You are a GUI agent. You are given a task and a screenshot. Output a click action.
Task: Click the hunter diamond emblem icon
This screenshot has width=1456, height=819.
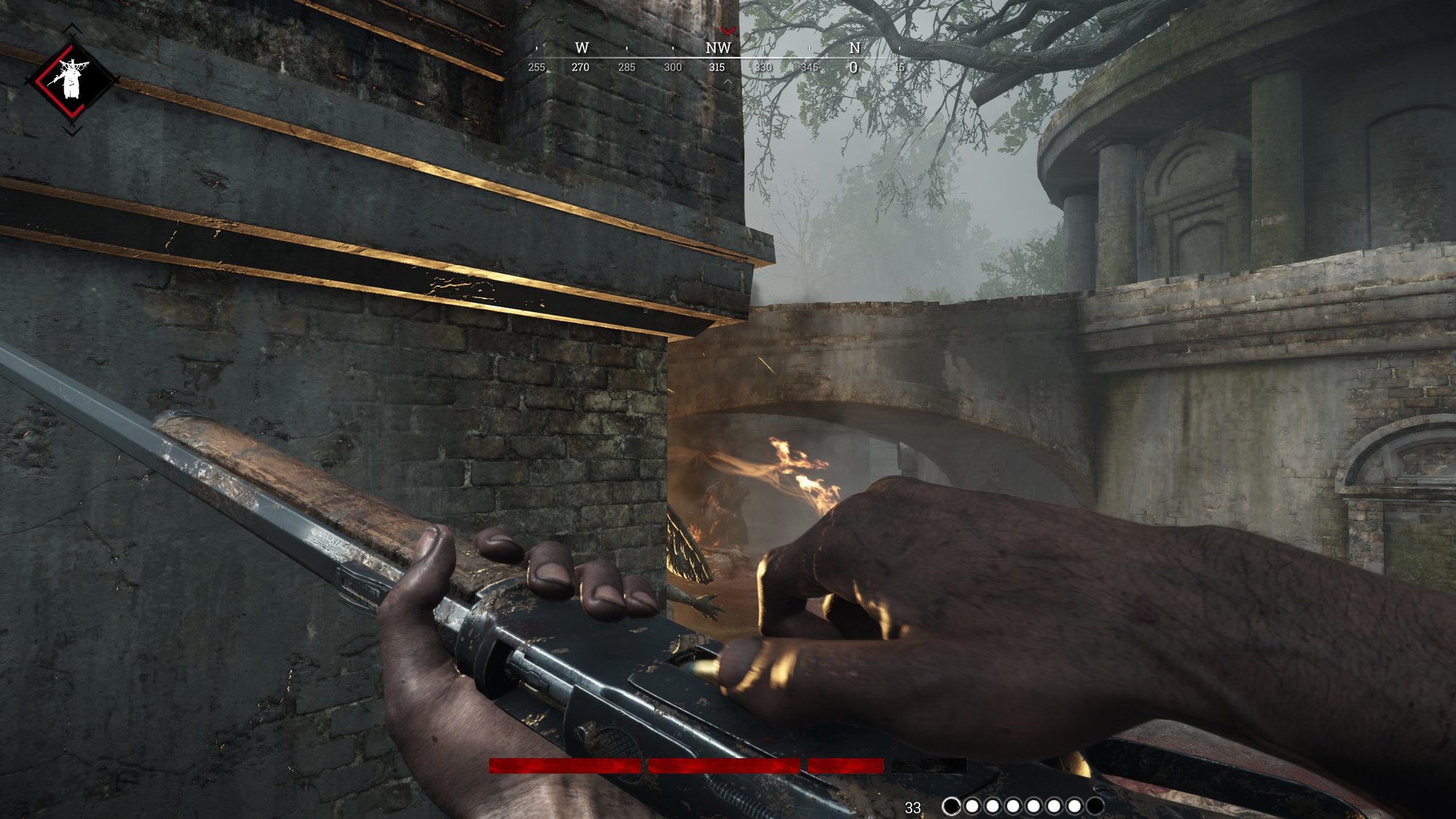click(71, 79)
